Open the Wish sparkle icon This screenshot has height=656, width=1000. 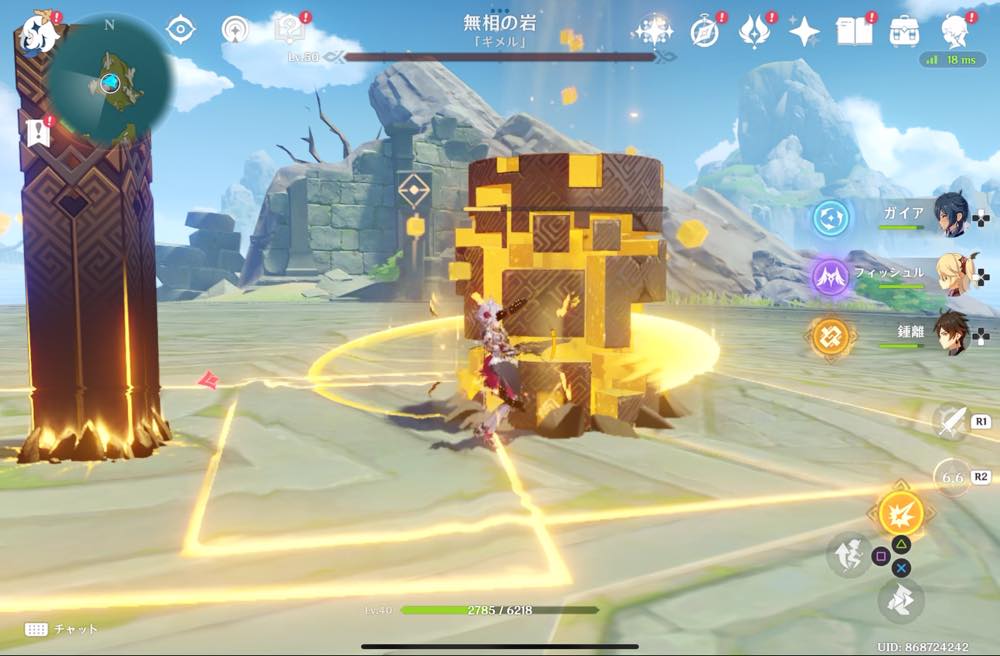coord(653,32)
